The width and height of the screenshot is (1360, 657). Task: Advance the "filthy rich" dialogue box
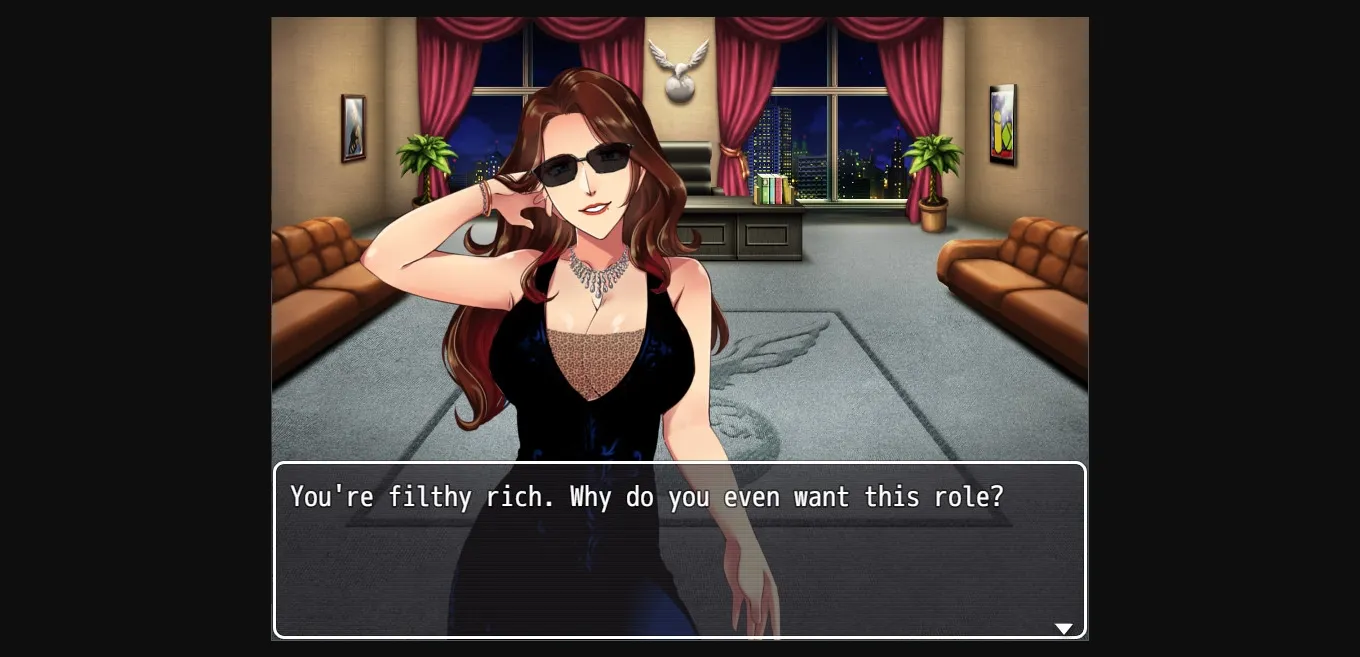tap(679, 550)
